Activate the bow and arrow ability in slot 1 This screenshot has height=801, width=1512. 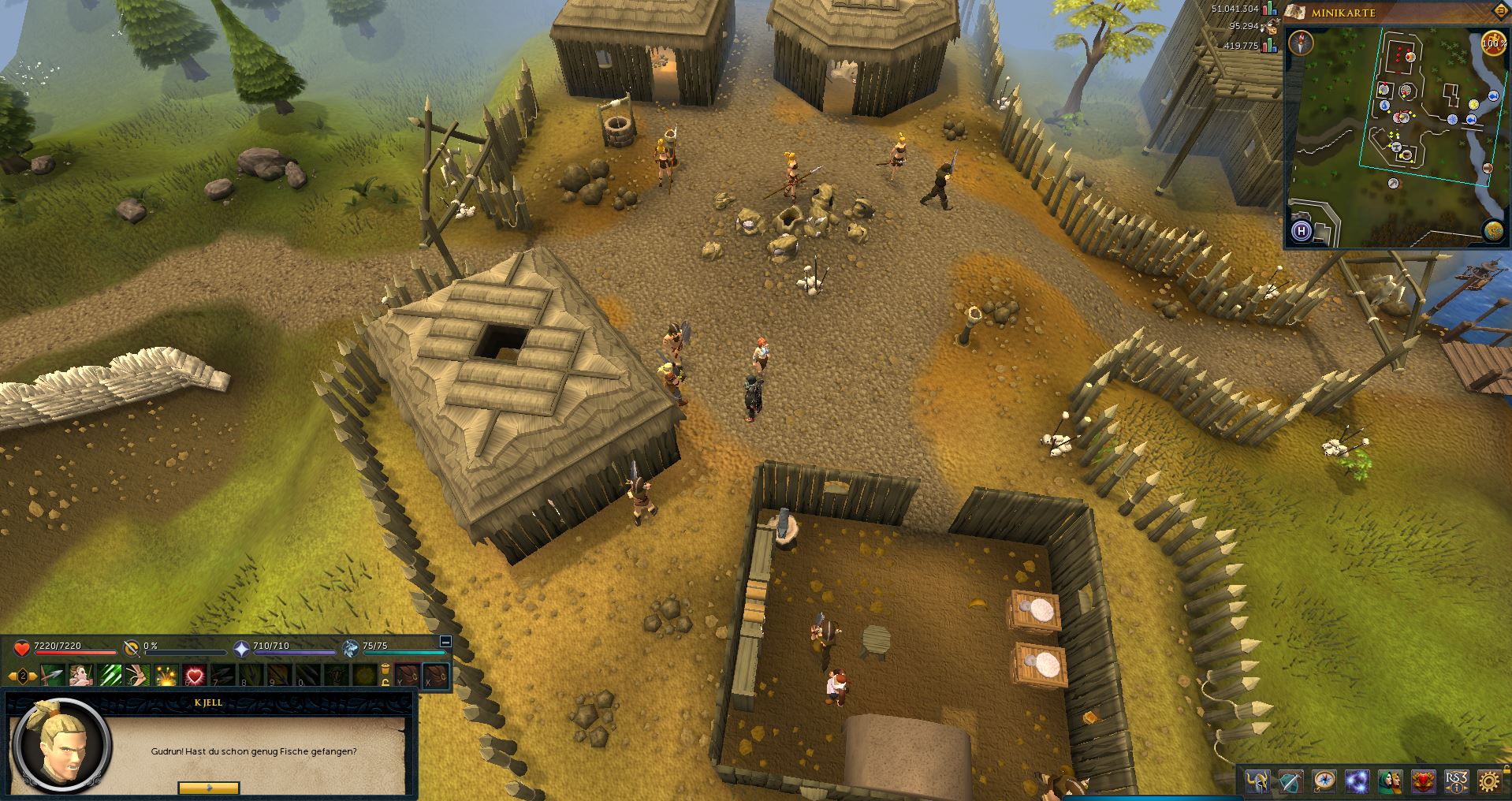(x=53, y=676)
